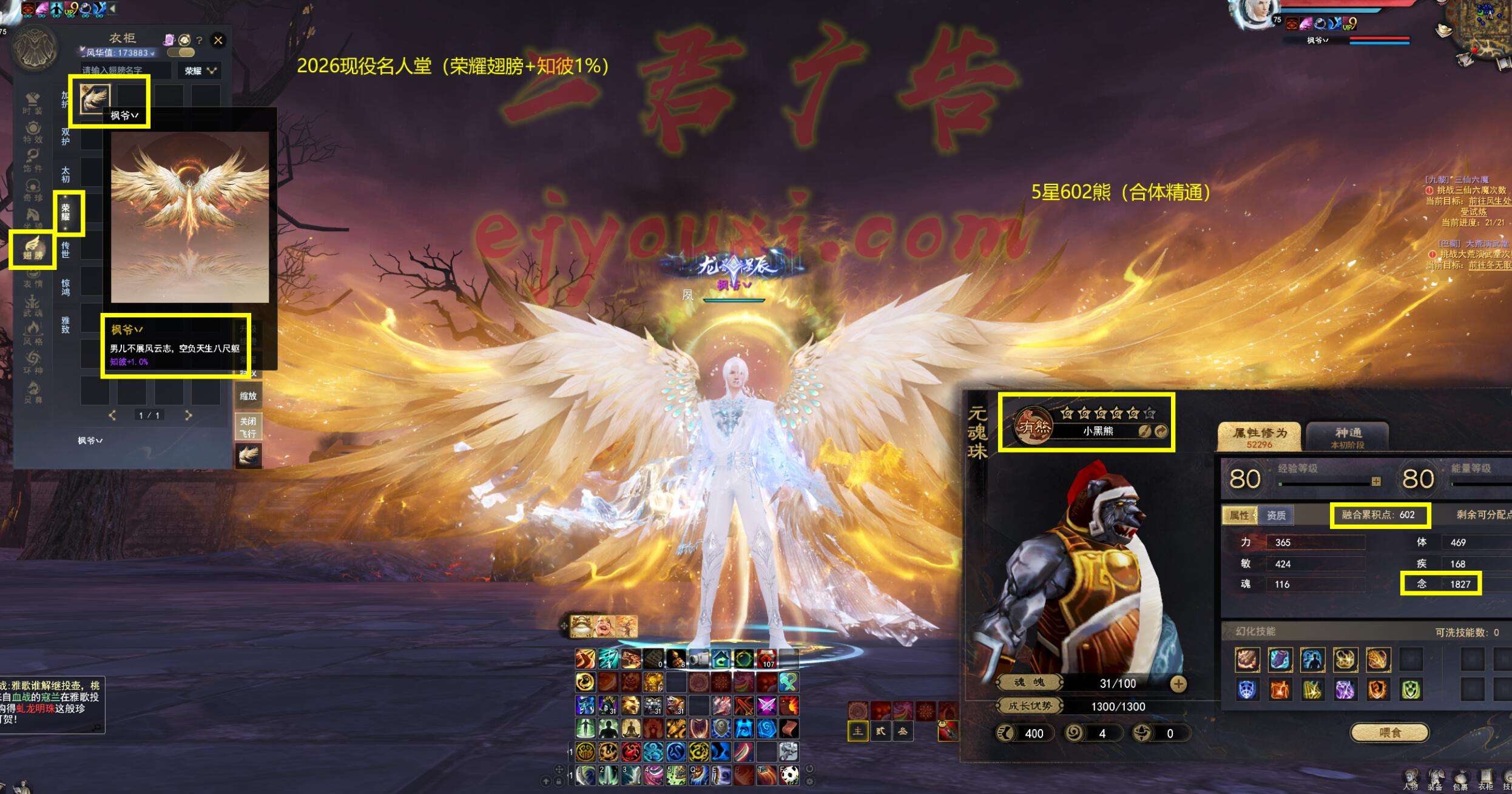Show the 资质 aptitude sub-tab

pos(1275,516)
